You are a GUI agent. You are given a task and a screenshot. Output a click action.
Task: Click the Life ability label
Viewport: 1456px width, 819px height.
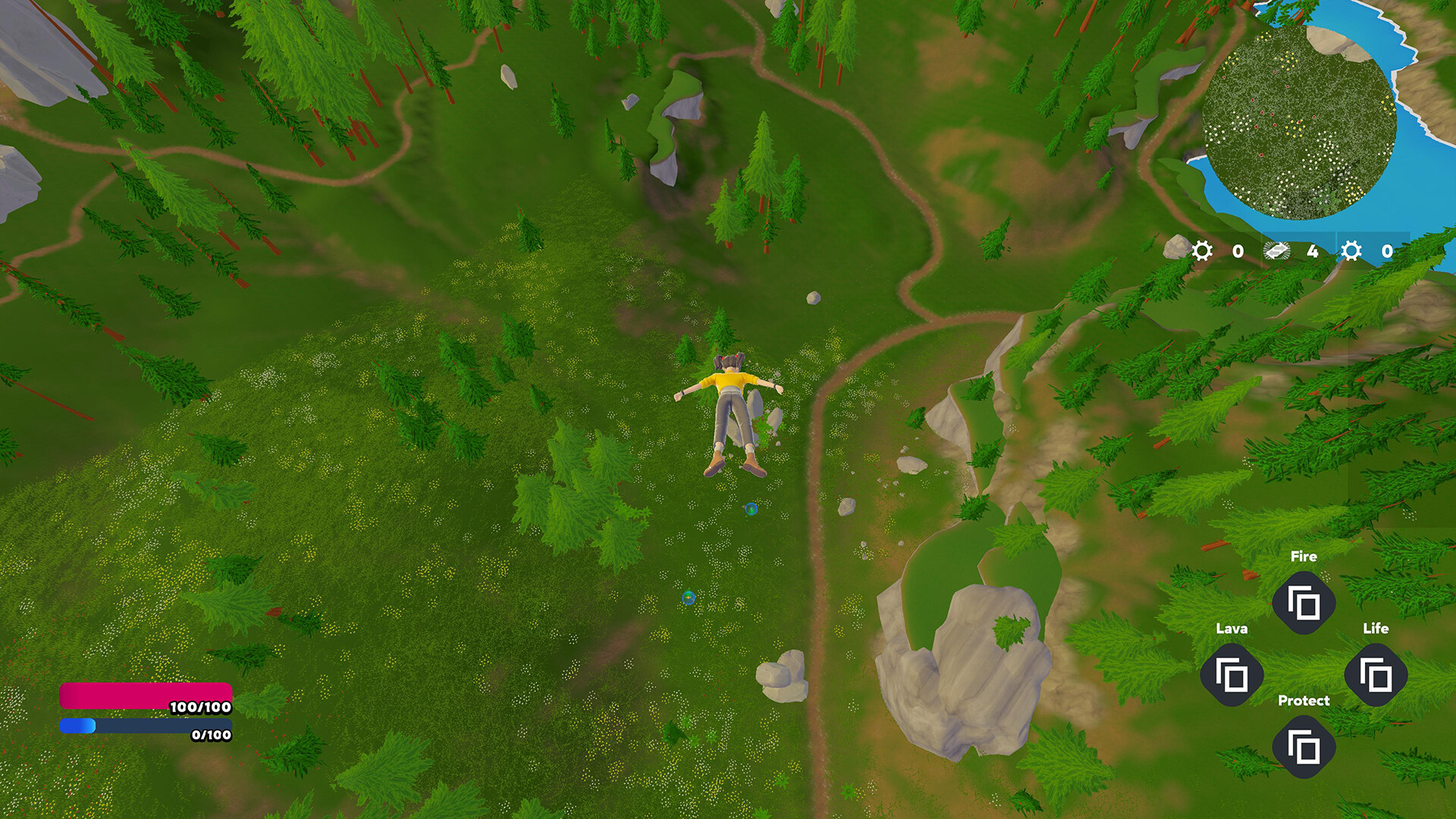pos(1376,628)
